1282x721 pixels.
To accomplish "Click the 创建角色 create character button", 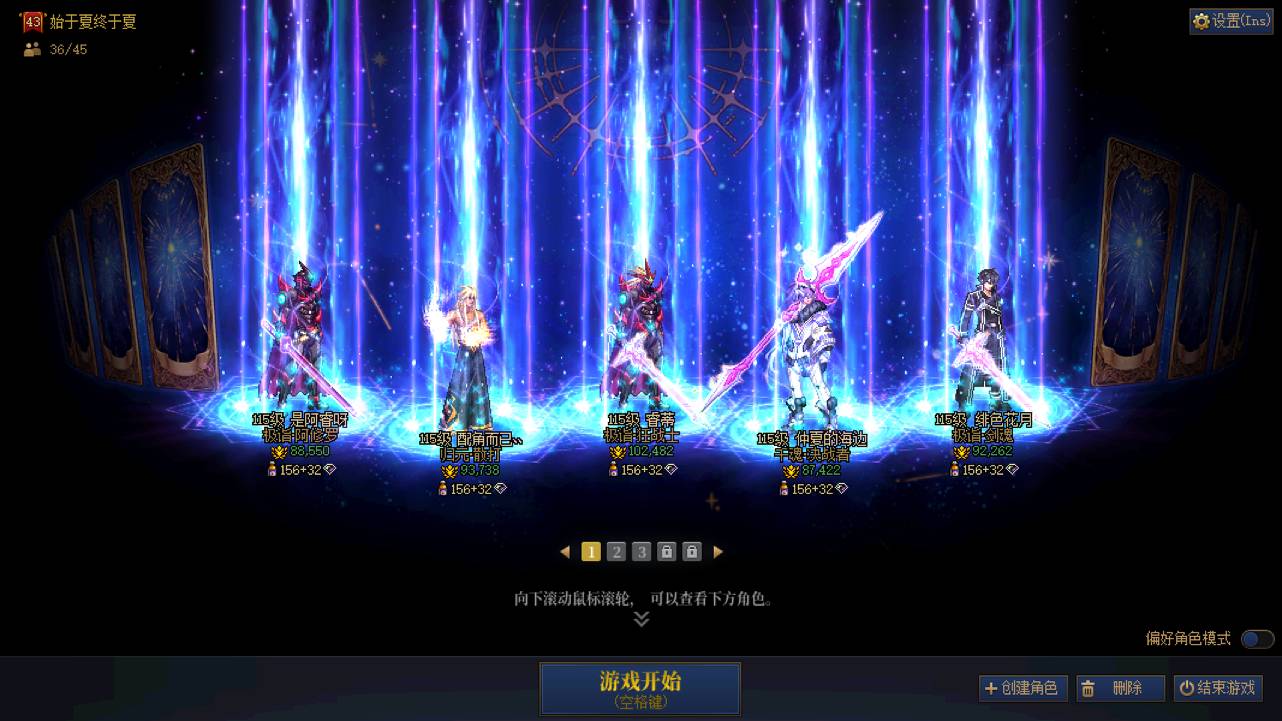I will (x=1023, y=688).
